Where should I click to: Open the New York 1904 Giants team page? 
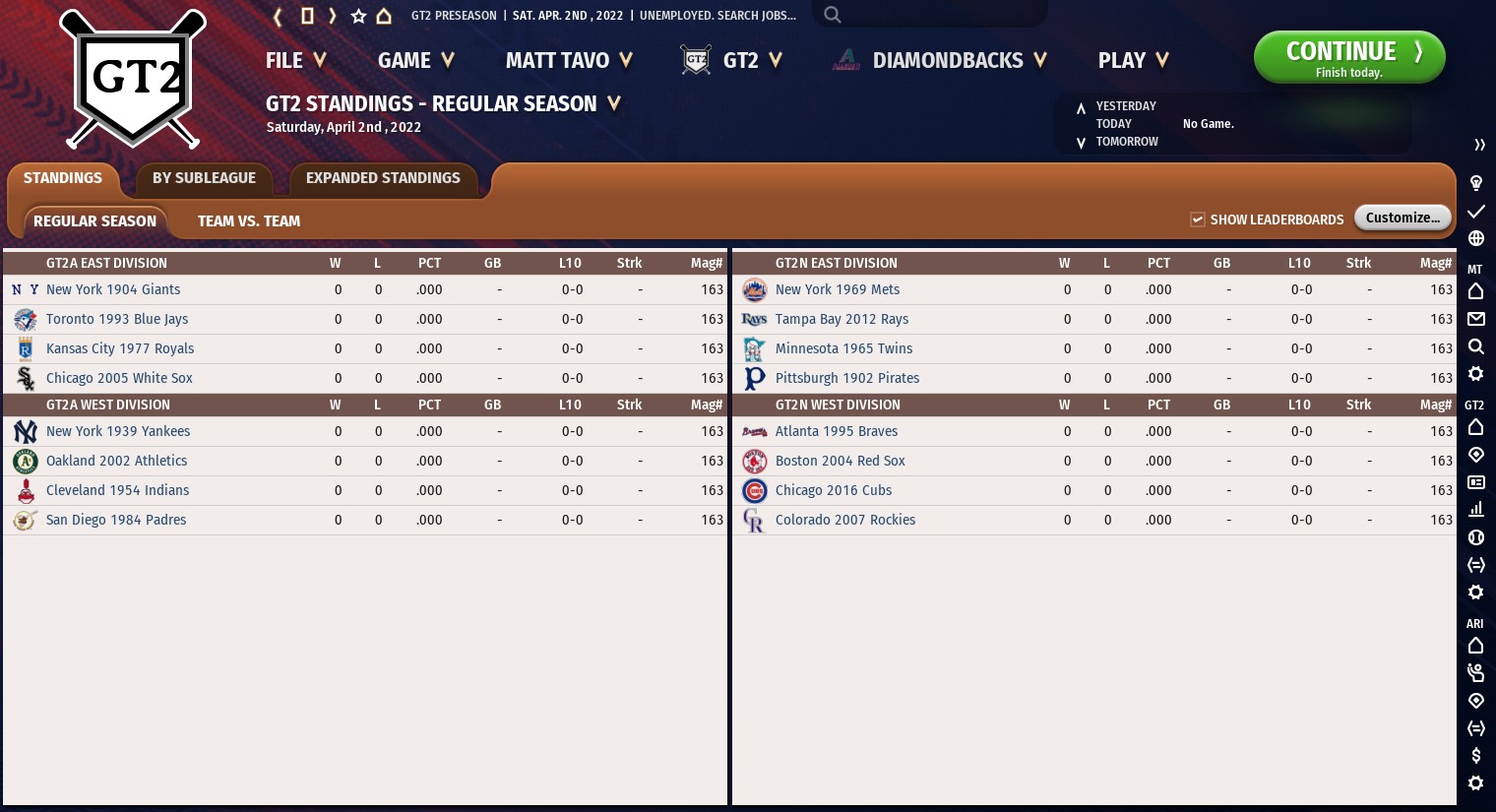pos(113,290)
